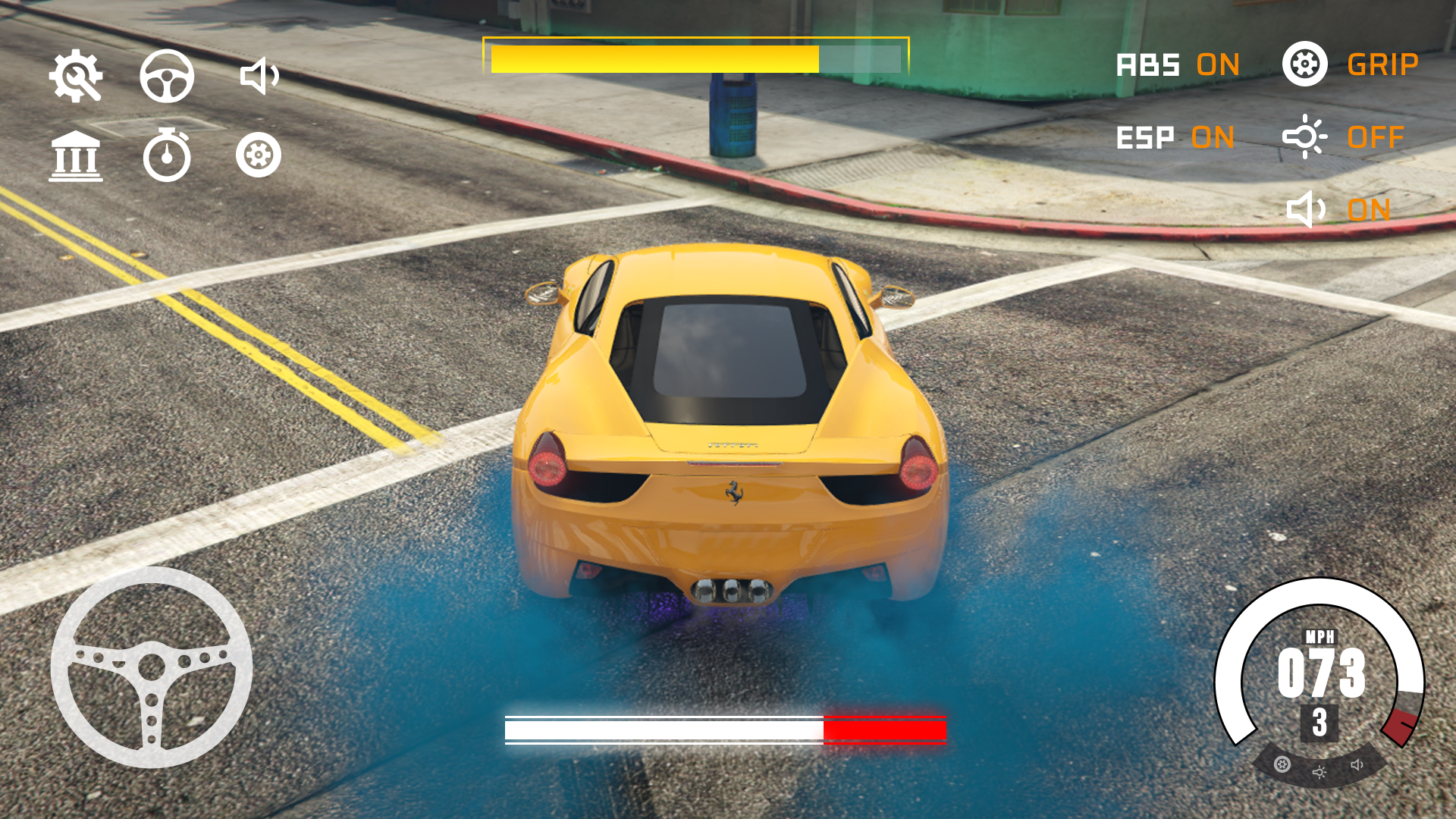
Task: Tap the small speaker icon under the speedometer
Action: point(1357,764)
